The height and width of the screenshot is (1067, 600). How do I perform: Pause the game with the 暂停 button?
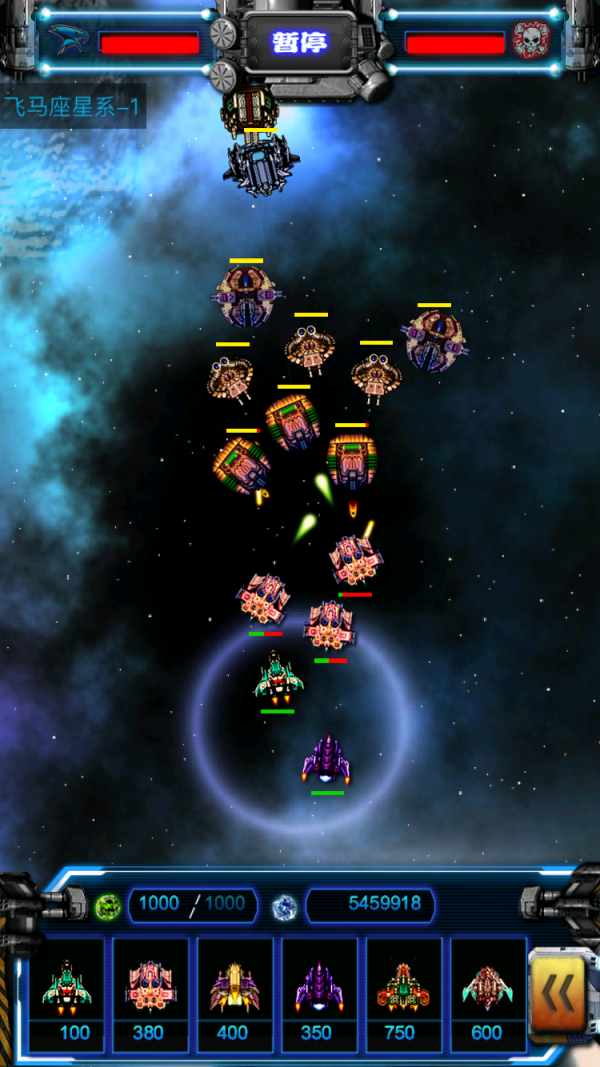300,43
